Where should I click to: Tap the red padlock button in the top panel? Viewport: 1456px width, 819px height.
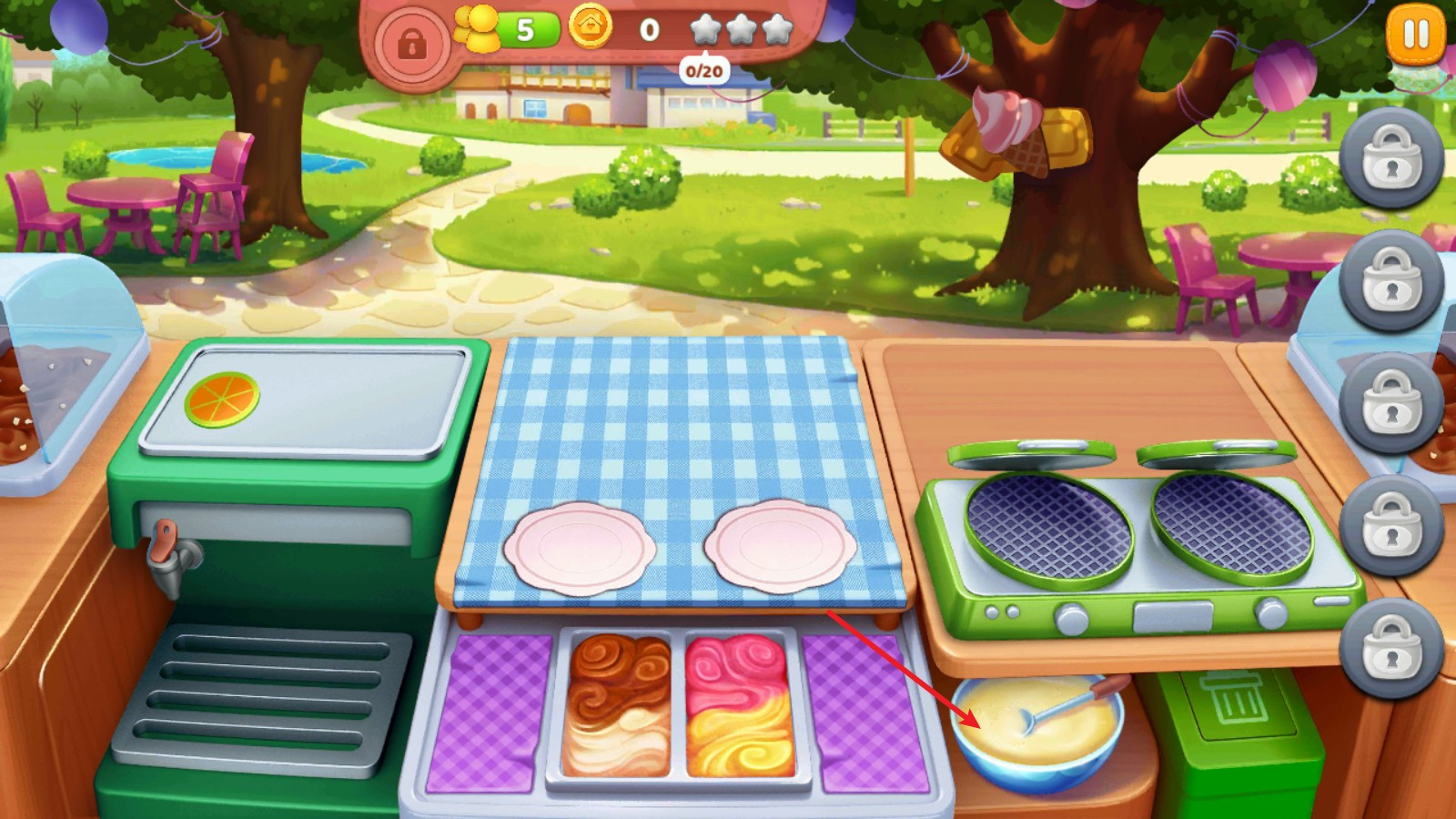pyautogui.click(x=412, y=43)
